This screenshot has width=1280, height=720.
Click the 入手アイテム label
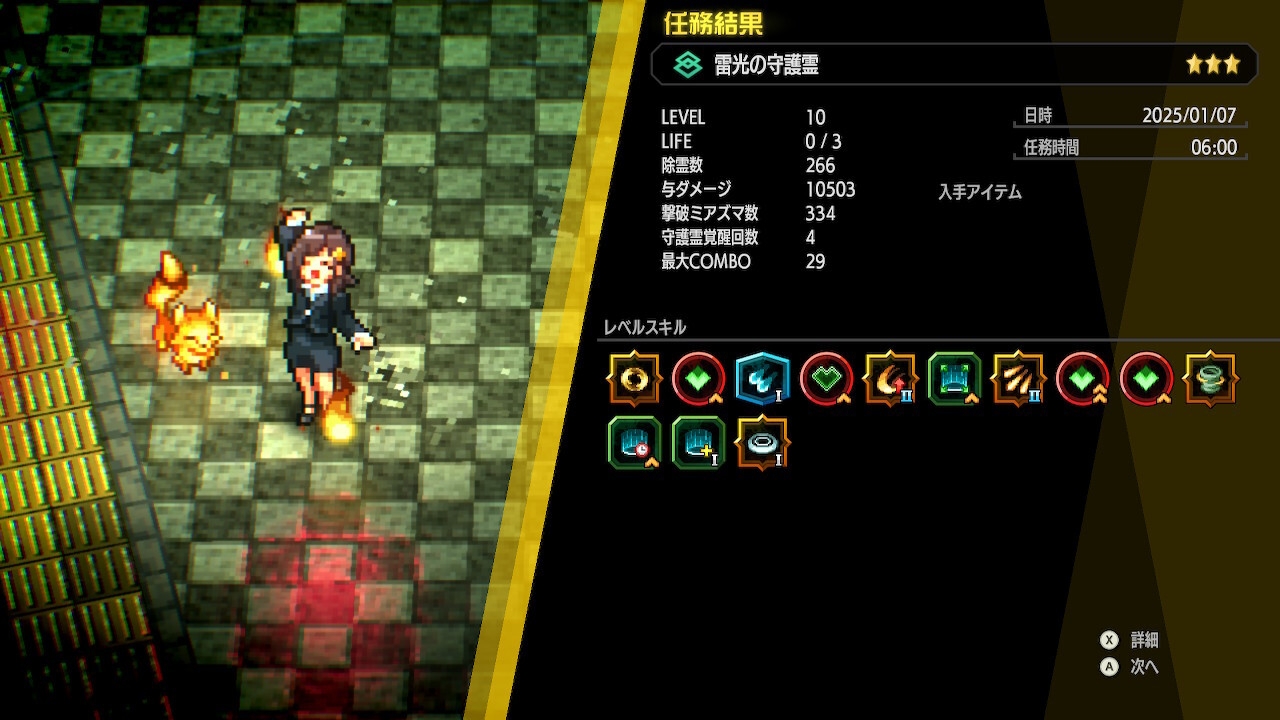pyautogui.click(x=979, y=192)
